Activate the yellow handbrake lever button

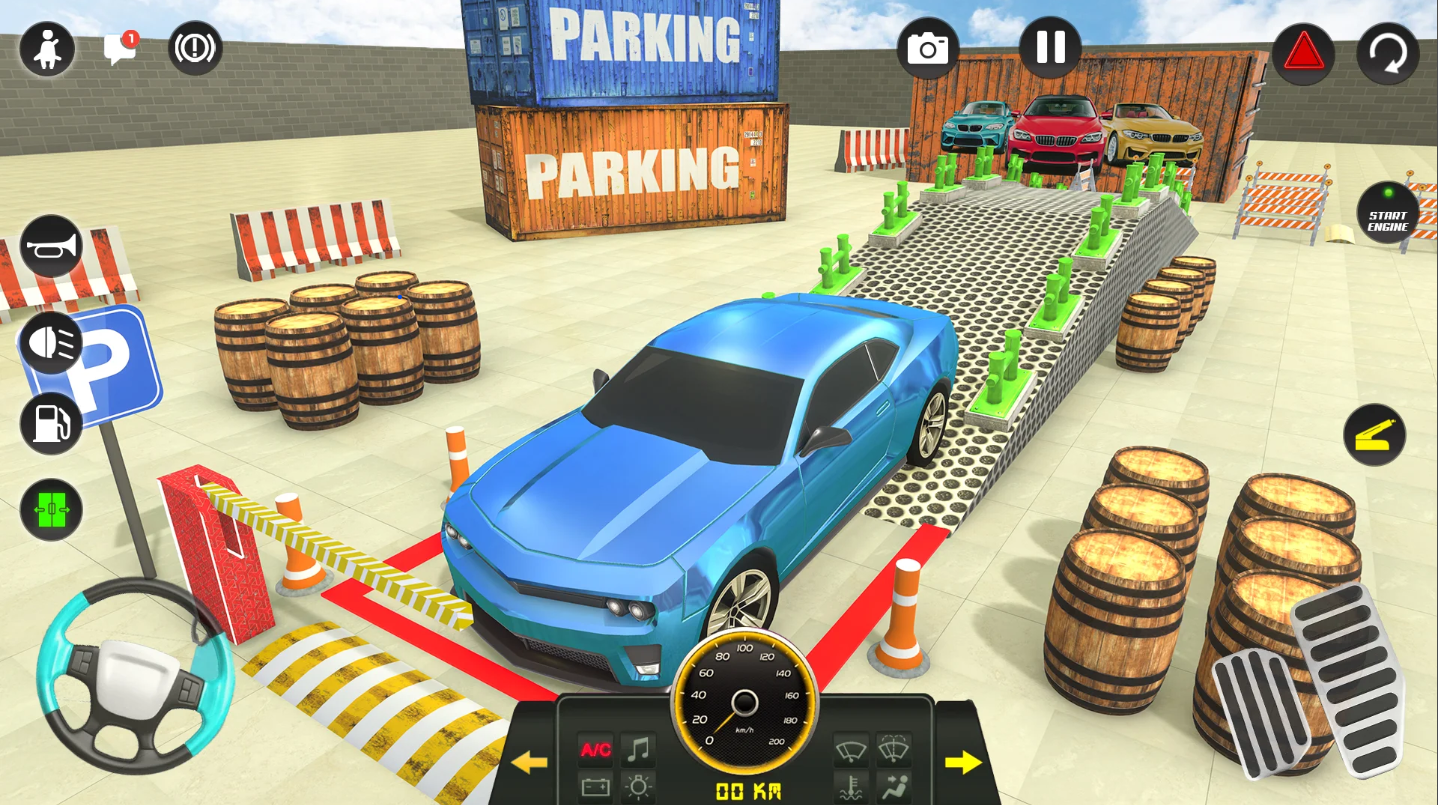[1374, 435]
